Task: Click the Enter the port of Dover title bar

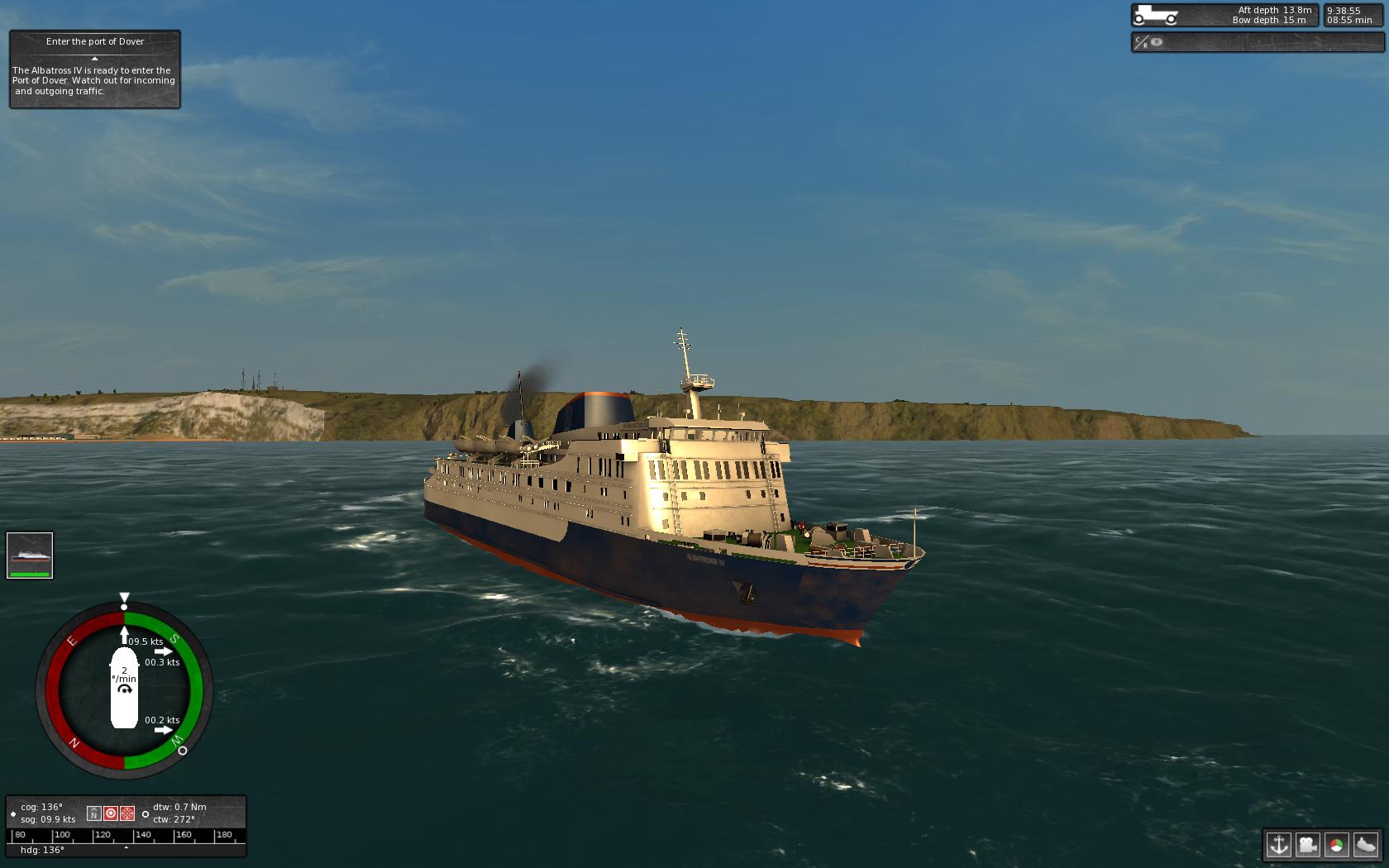Action: coord(94,41)
